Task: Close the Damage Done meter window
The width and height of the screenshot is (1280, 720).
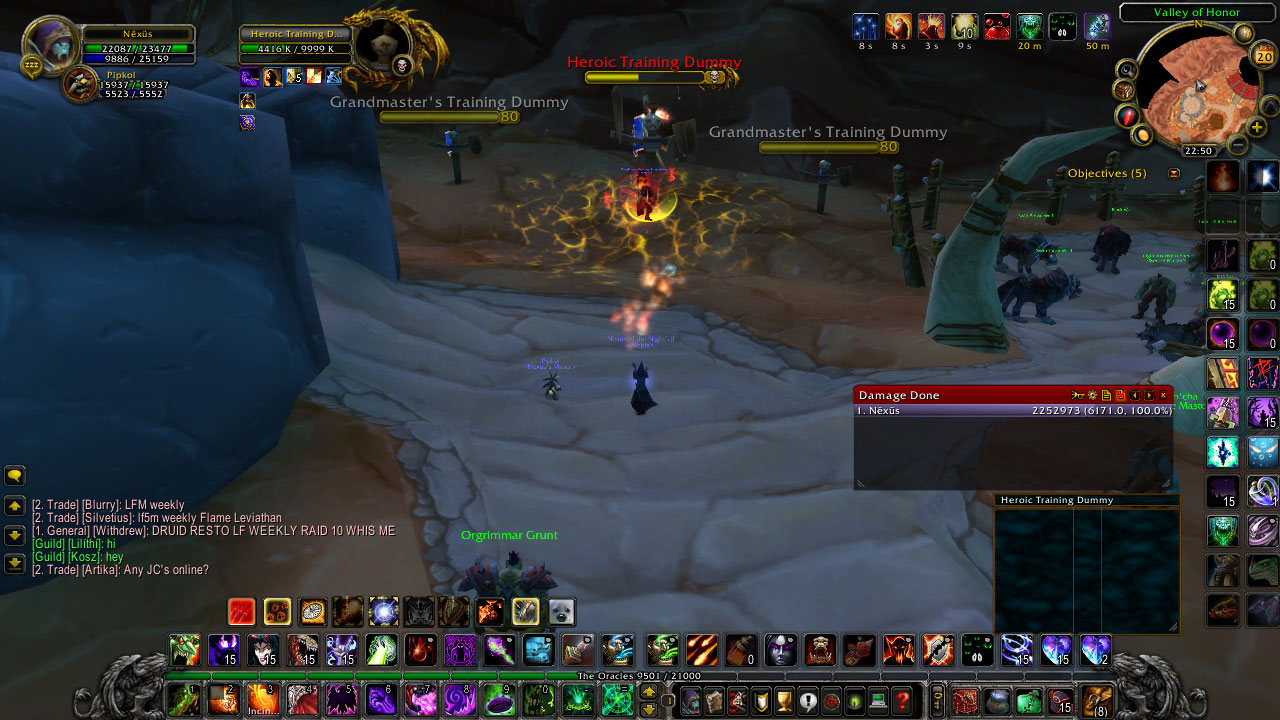Action: tap(1163, 395)
